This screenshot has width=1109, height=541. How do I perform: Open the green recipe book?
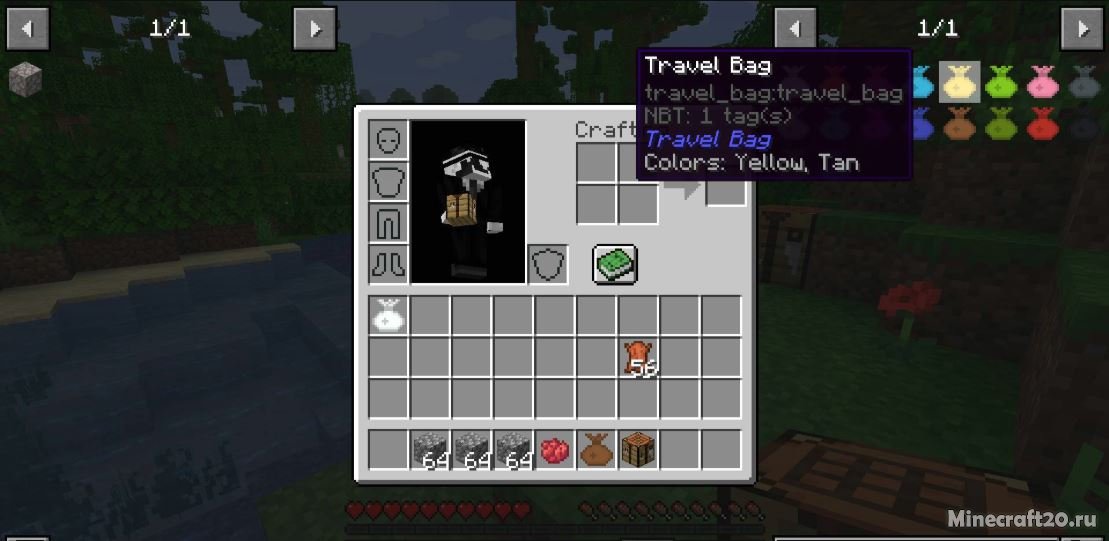click(615, 264)
